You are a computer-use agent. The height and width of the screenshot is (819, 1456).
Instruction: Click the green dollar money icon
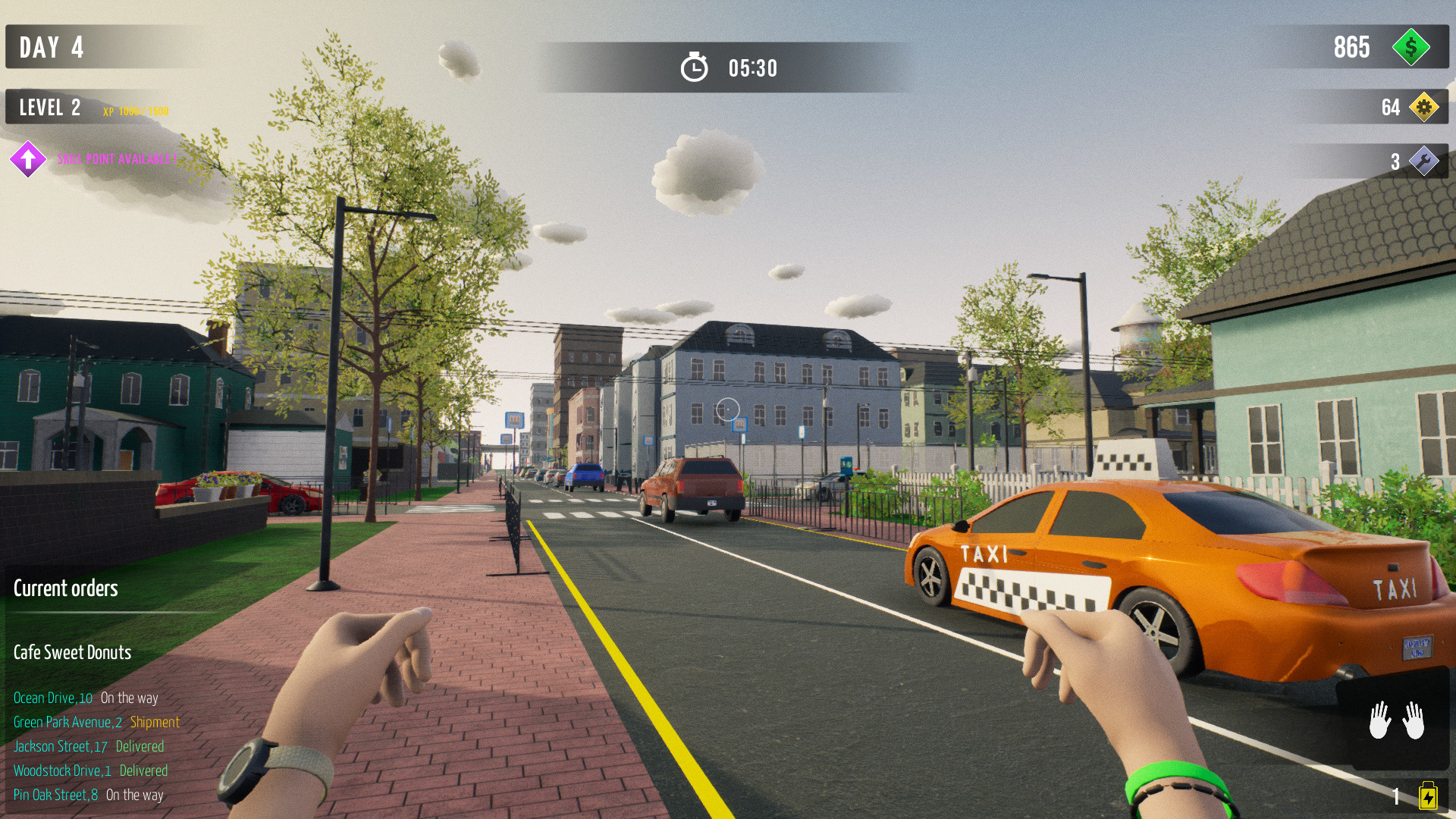click(x=1412, y=48)
